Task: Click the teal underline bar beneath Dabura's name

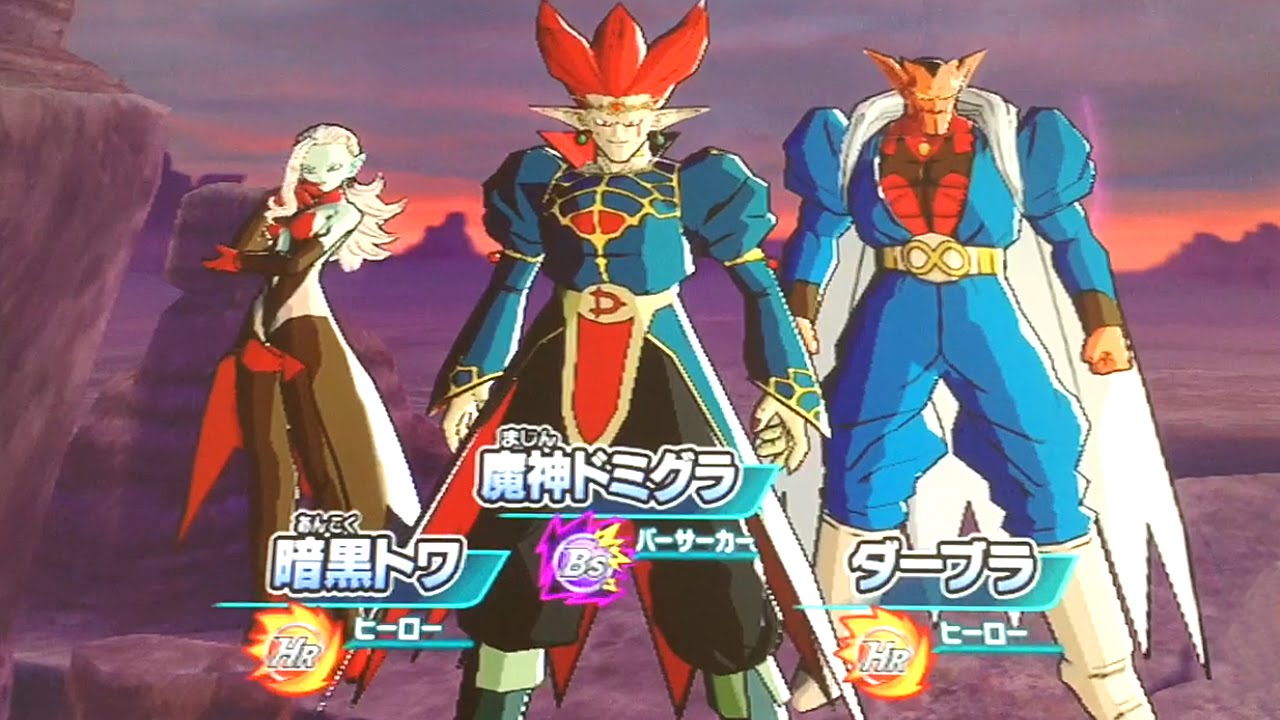Action: click(958, 604)
